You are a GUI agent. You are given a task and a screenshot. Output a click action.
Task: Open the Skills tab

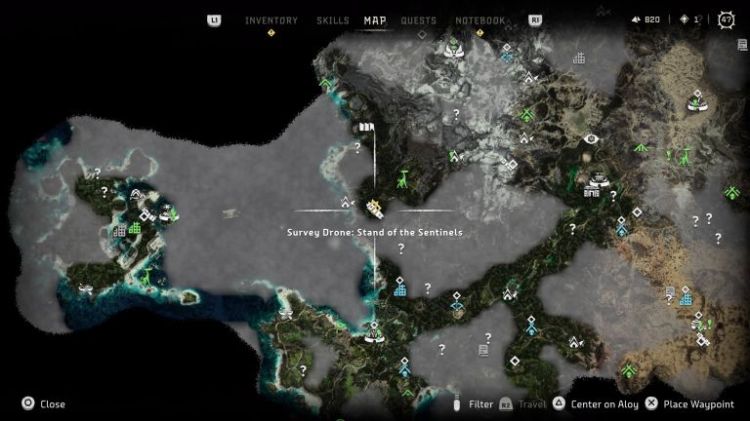(332, 20)
